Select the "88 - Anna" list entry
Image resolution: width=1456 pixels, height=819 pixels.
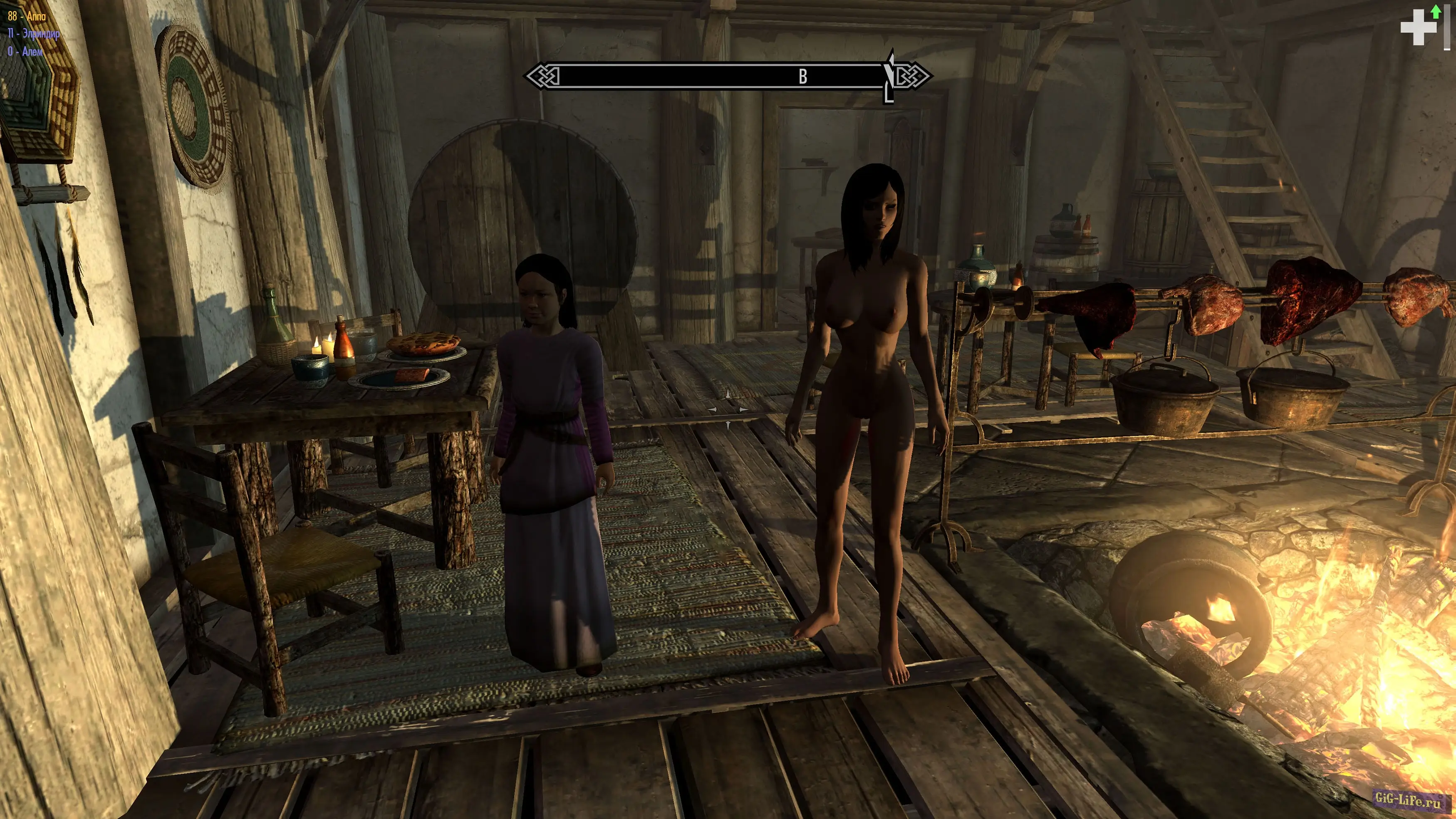pyautogui.click(x=27, y=16)
